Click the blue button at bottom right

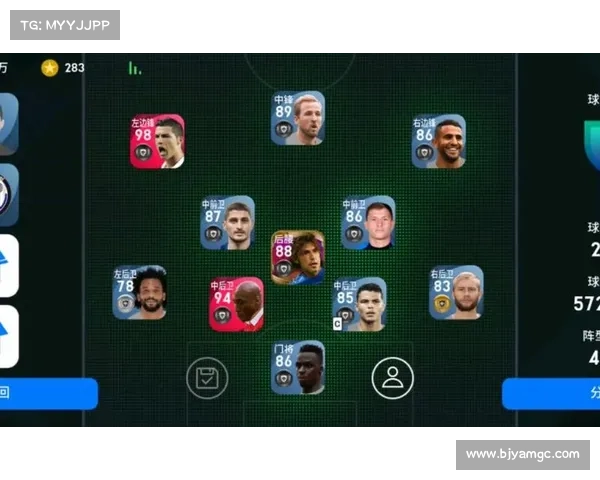click(x=551, y=393)
